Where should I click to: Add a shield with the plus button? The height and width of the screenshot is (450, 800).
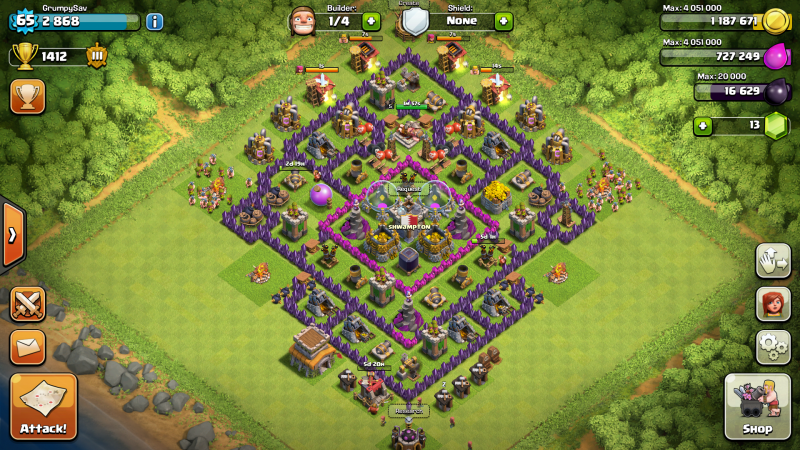(503, 21)
